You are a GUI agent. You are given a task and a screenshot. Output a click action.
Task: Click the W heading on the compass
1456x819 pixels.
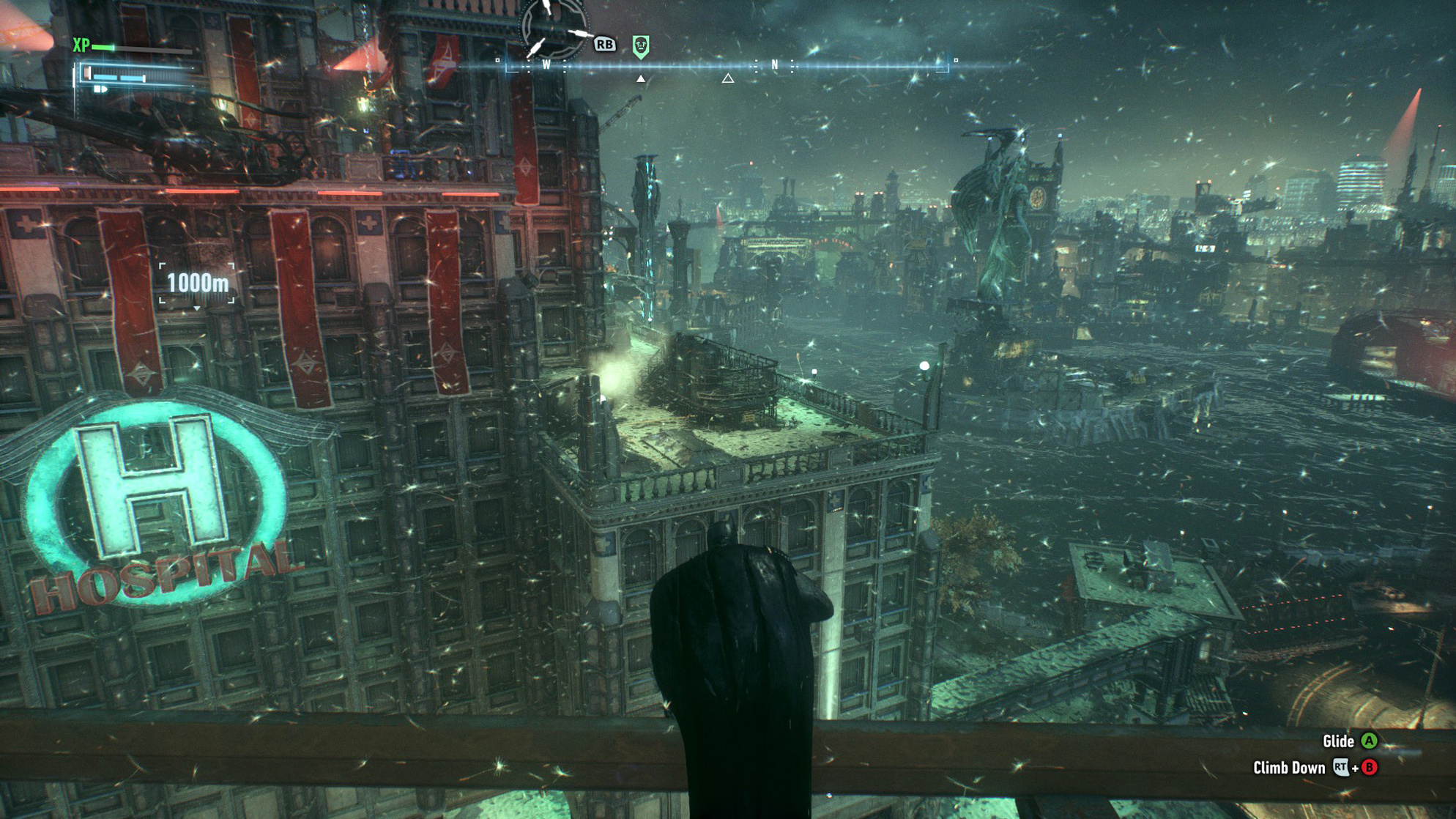pyautogui.click(x=546, y=64)
